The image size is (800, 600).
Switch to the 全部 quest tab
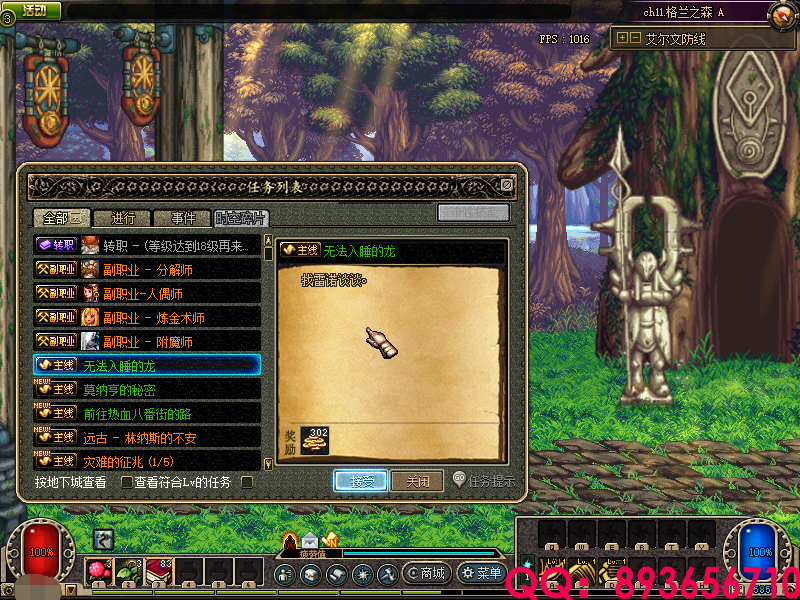pyautogui.click(x=62, y=218)
